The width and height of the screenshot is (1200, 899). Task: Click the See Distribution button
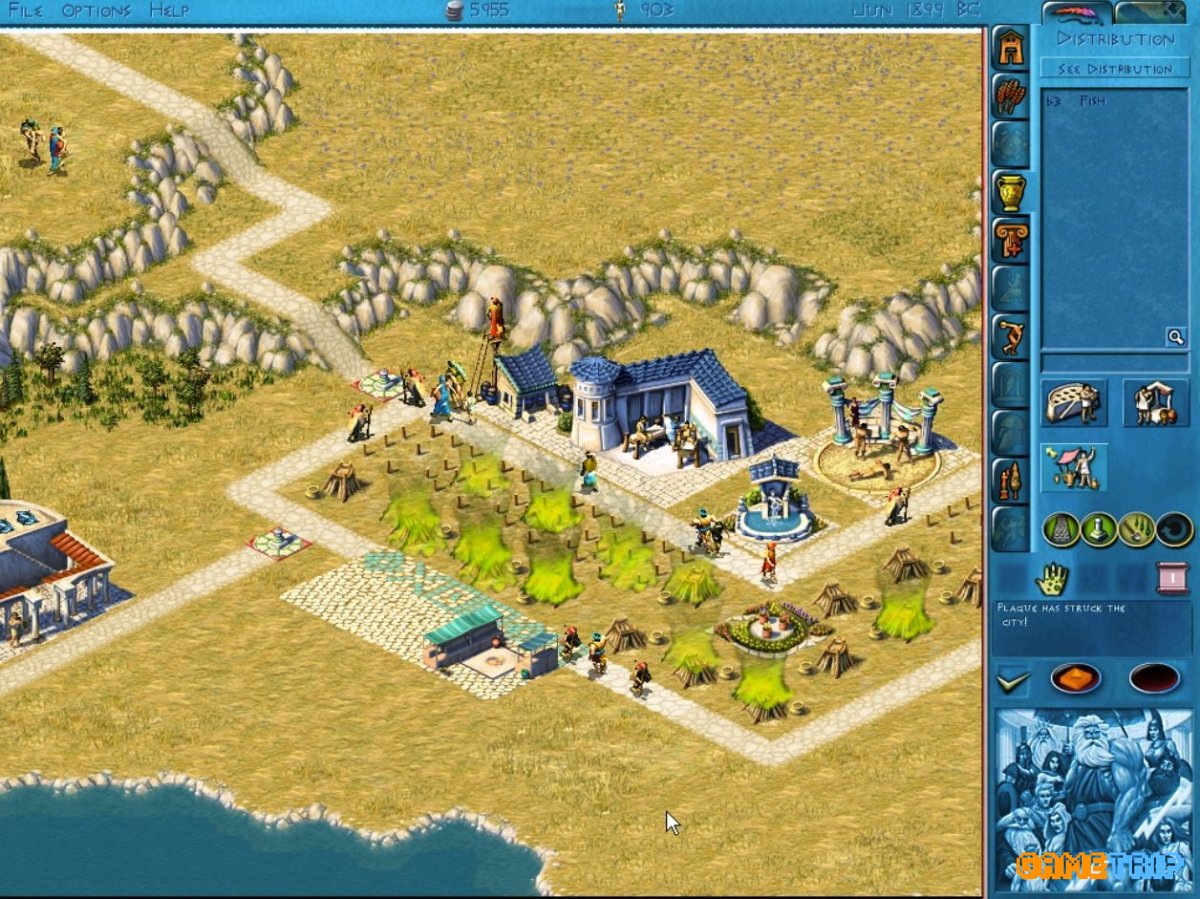[x=1115, y=68]
